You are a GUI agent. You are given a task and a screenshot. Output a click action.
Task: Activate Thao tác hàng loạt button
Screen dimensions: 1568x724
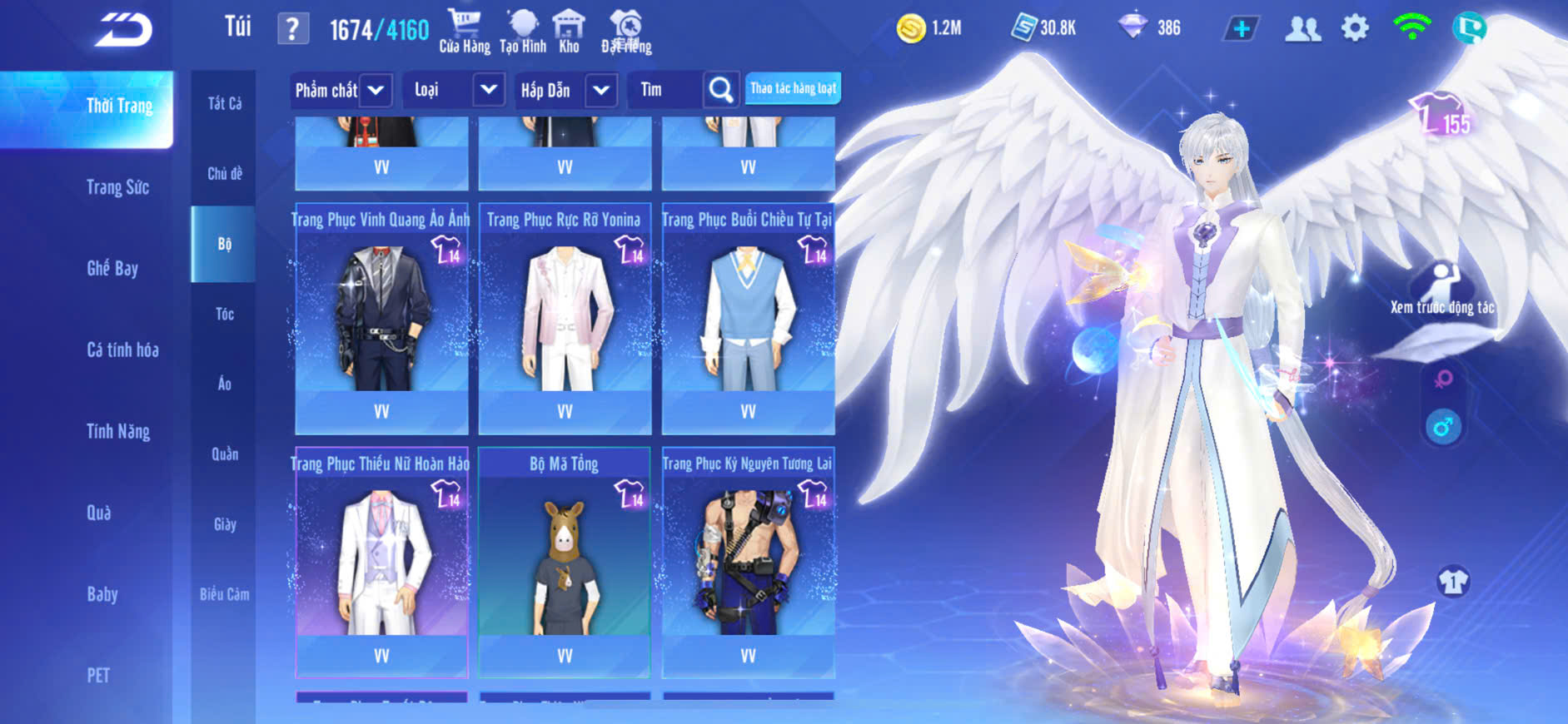793,88
